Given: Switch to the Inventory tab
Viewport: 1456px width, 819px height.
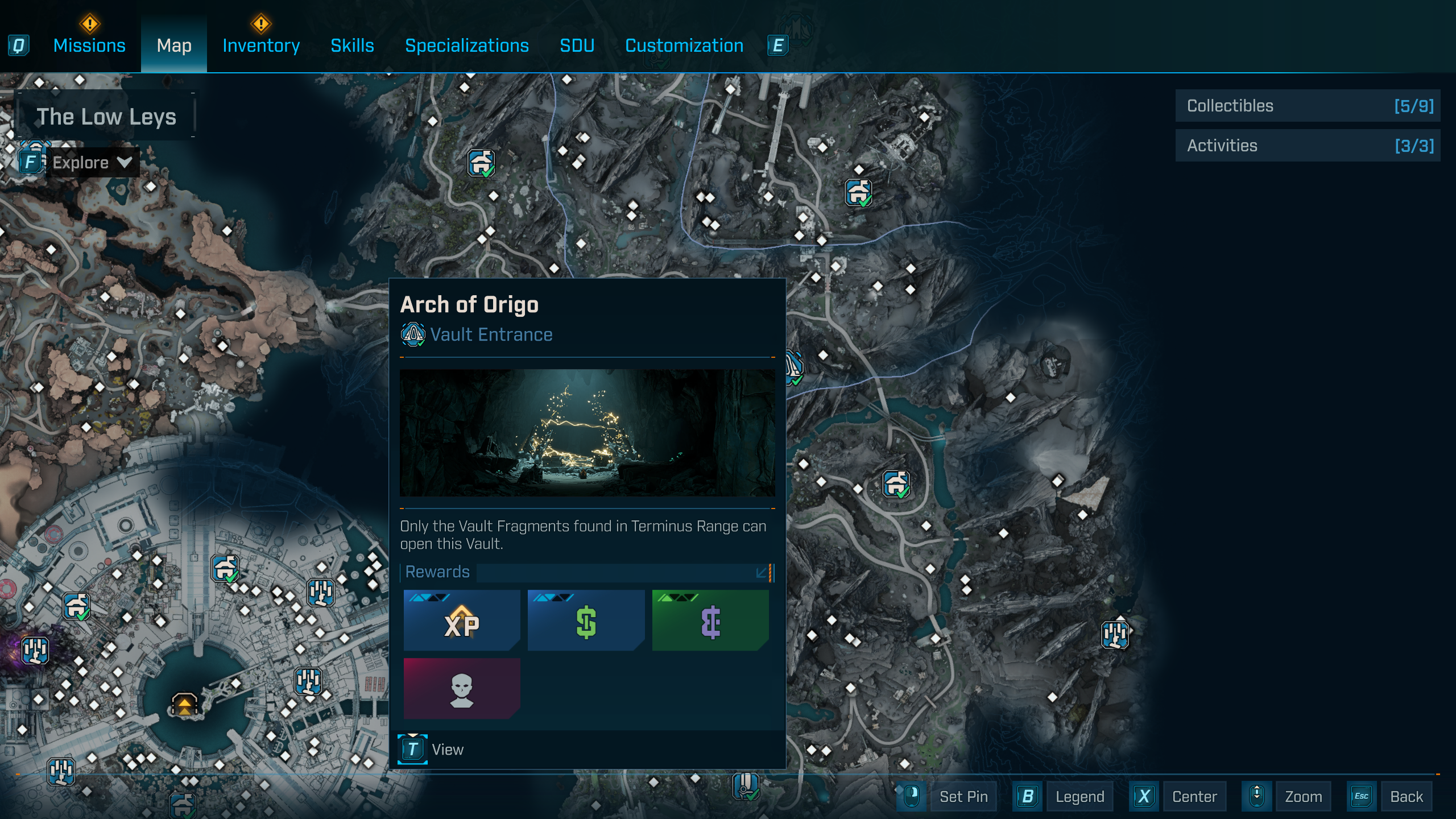Looking at the screenshot, I should click(x=261, y=45).
